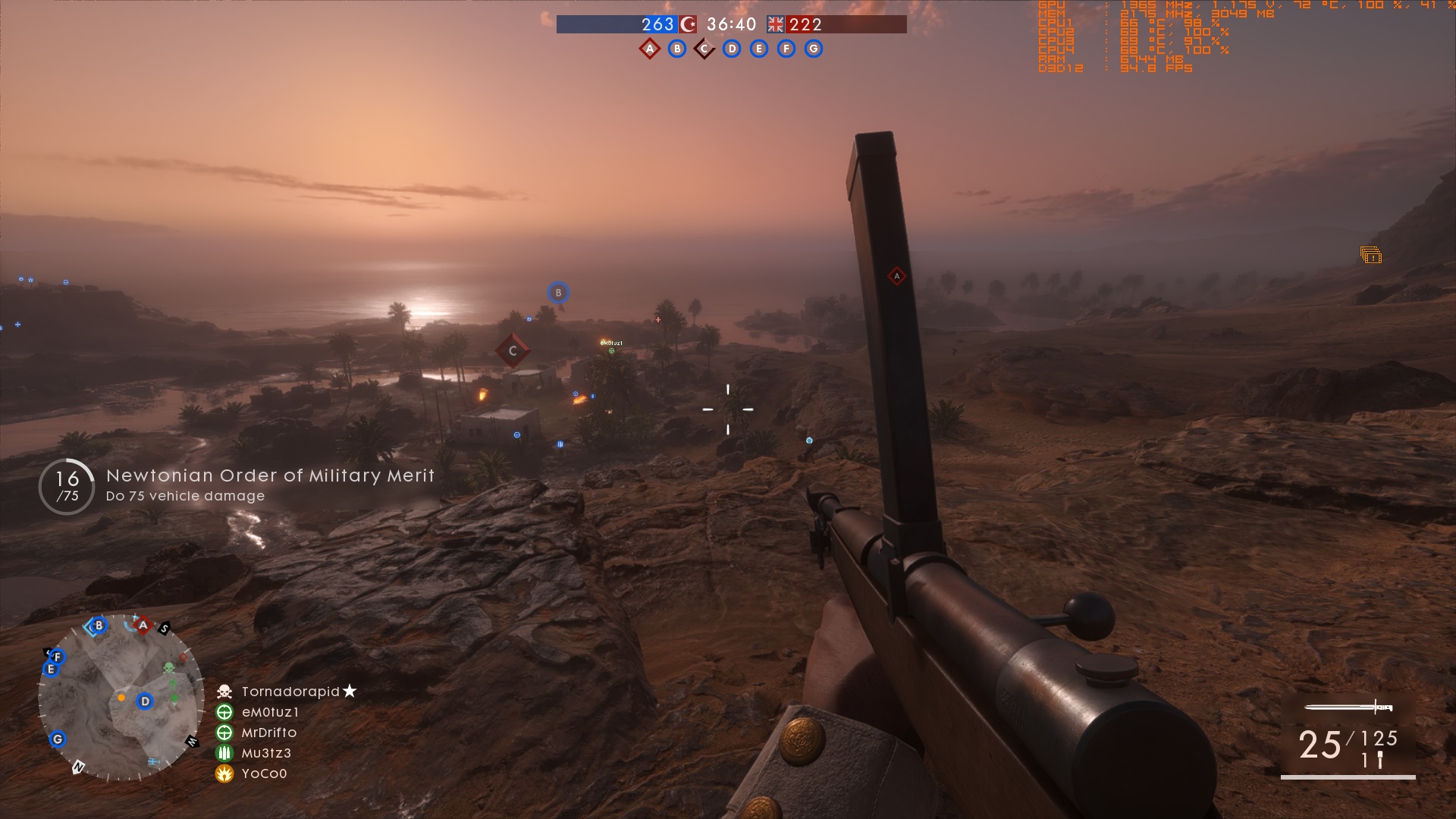Screen dimensions: 1456x819
Task: Choose Mu3tz3 in the squad list
Action: [x=266, y=753]
